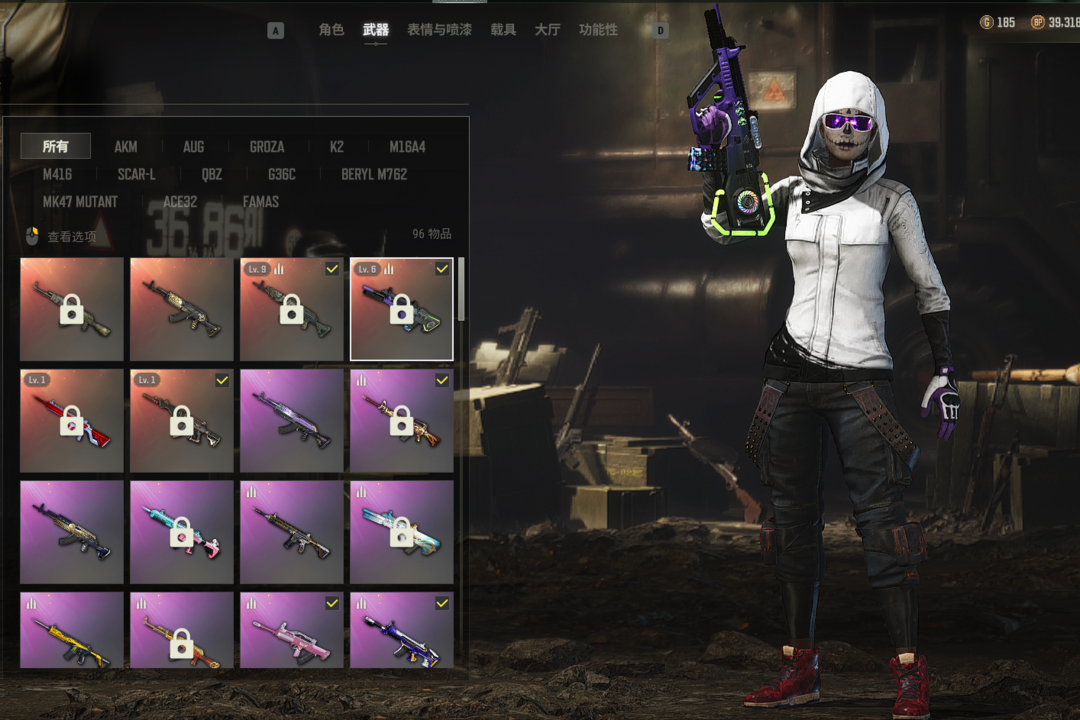The width and height of the screenshot is (1080, 720).
Task: Filter skins by M16A4
Action: (407, 147)
